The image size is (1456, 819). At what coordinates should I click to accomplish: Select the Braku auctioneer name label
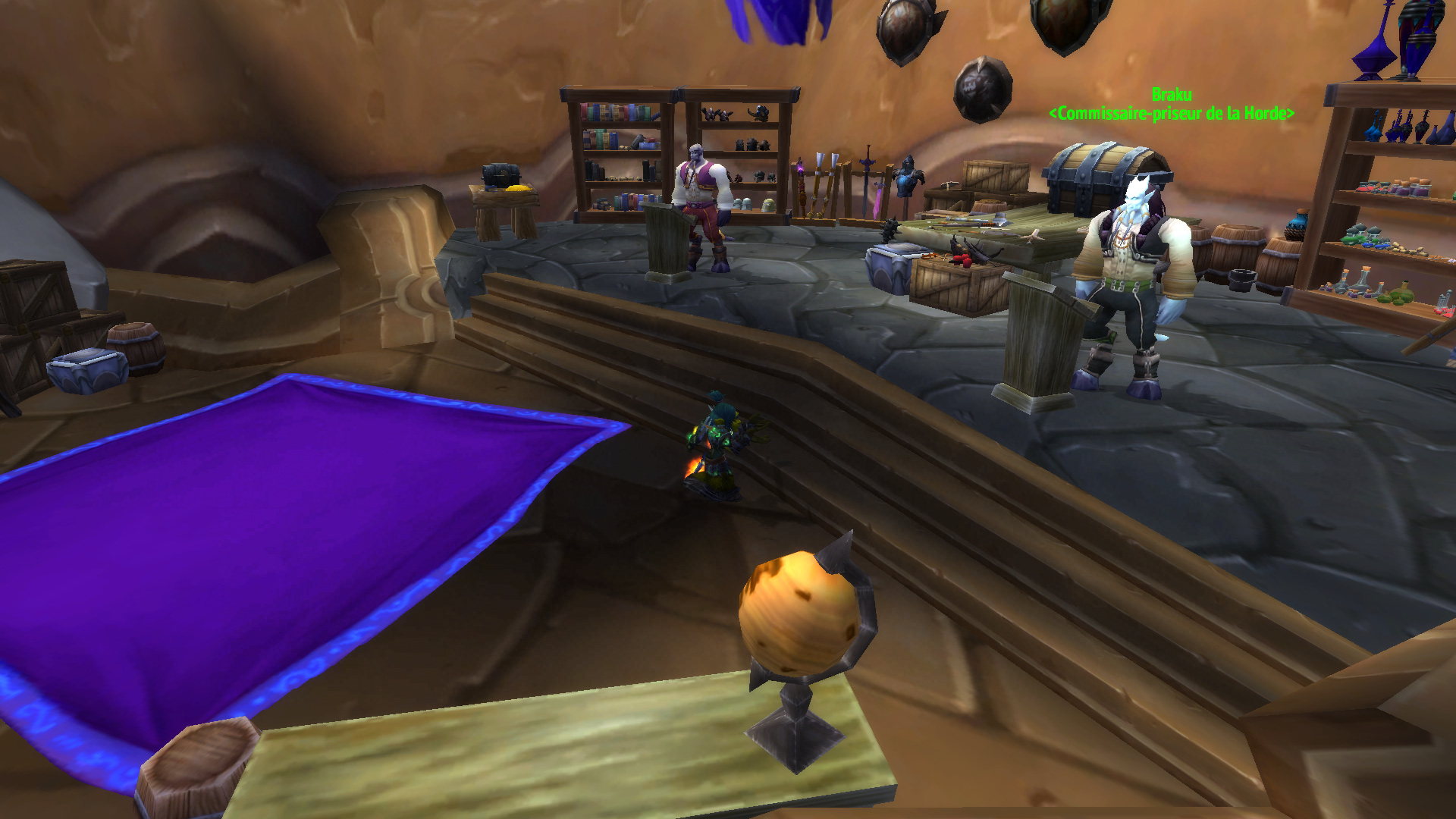(1171, 96)
